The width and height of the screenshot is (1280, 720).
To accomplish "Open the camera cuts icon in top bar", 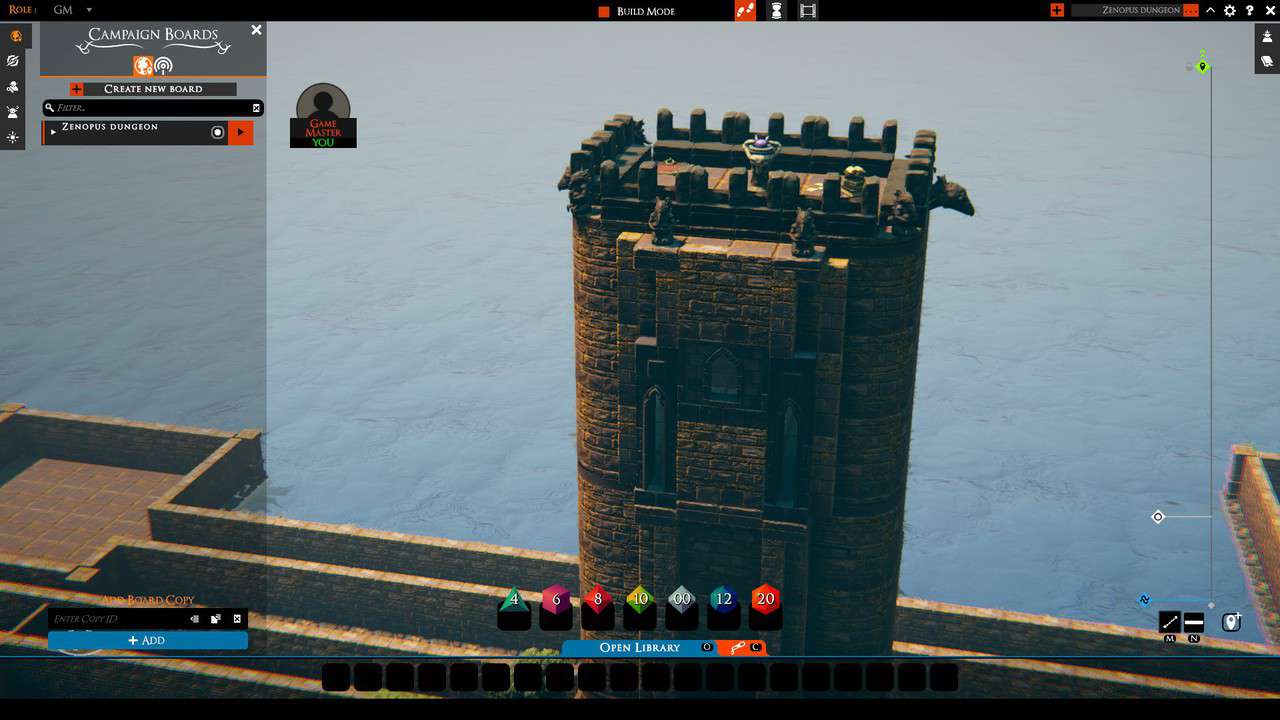I will (x=807, y=11).
